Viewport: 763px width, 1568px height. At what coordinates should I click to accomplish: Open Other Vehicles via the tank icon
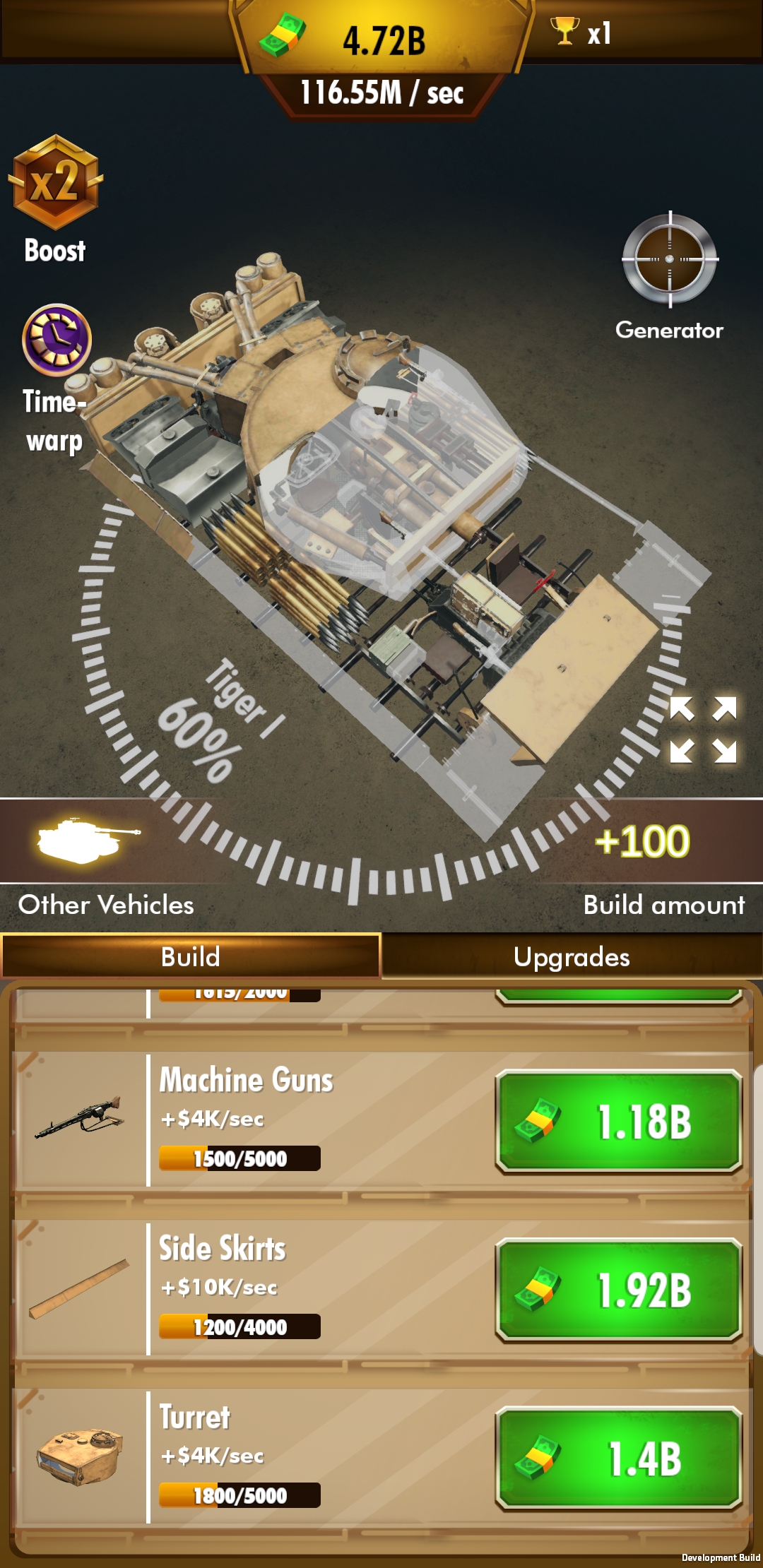(88, 841)
